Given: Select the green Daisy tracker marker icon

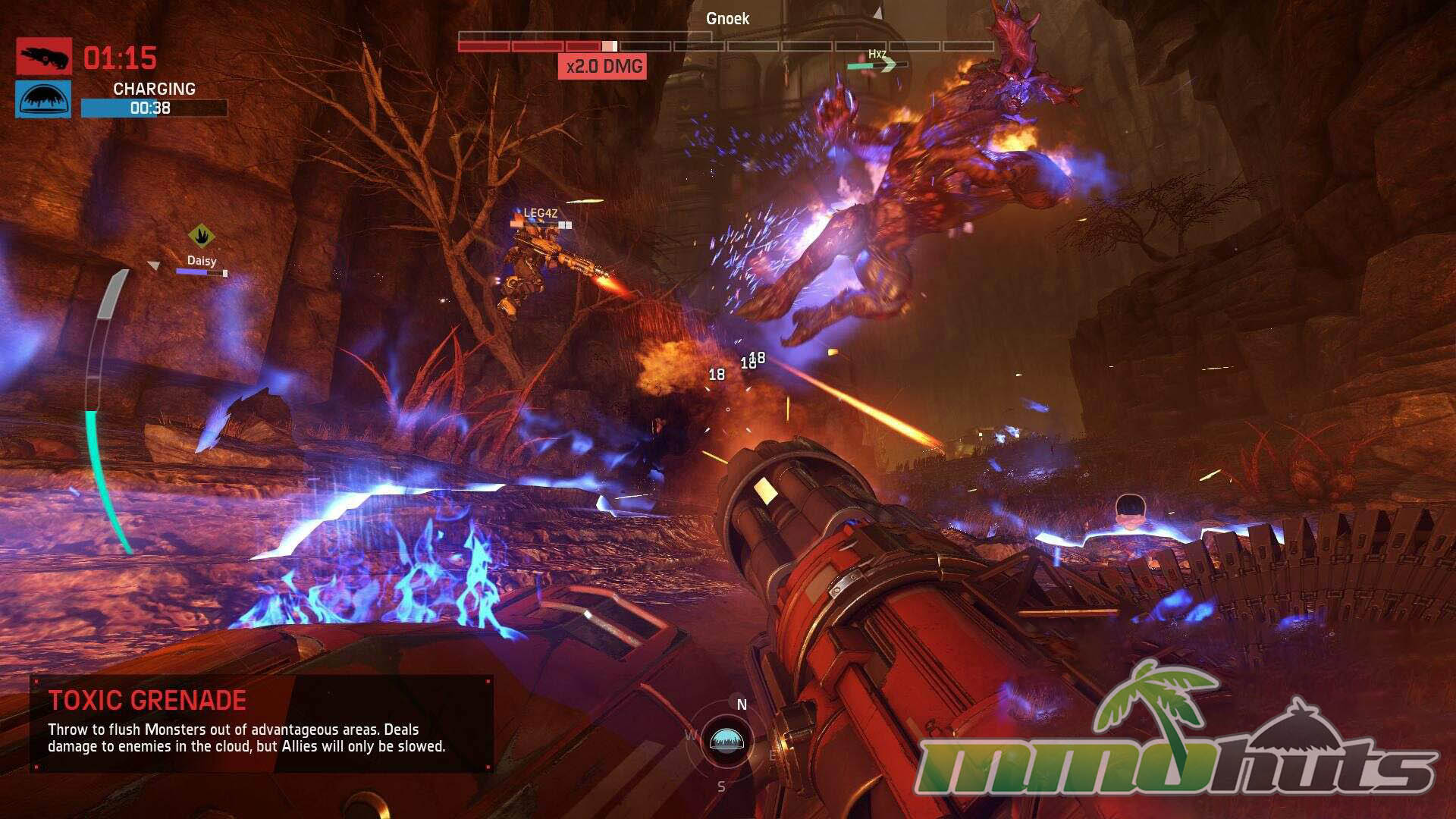Looking at the screenshot, I should click(201, 237).
